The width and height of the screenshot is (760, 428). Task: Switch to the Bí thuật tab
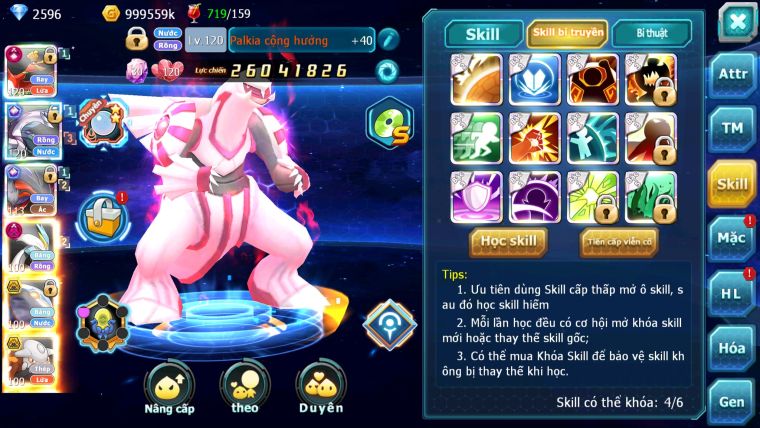tap(651, 33)
